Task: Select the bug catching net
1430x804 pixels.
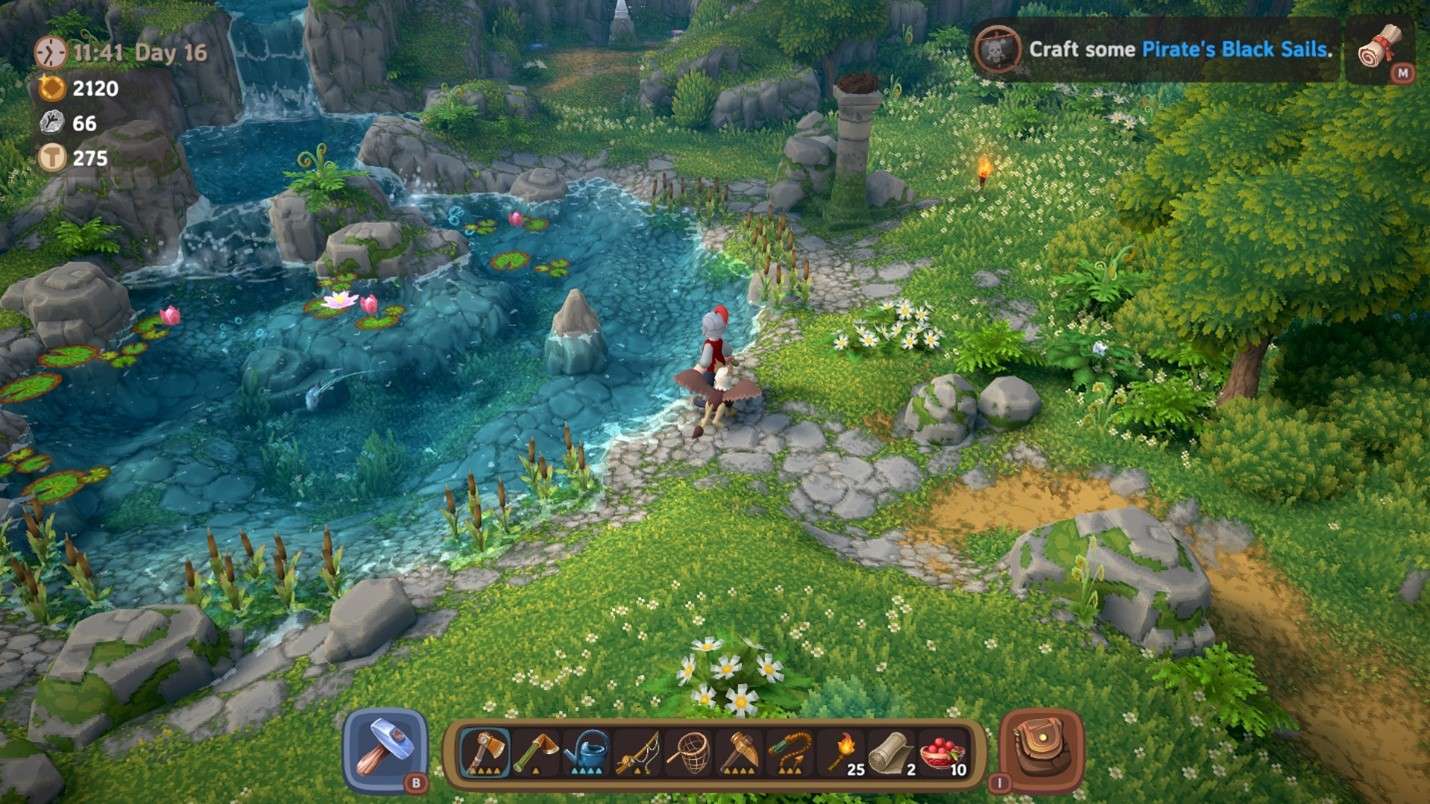Action: tap(690, 751)
